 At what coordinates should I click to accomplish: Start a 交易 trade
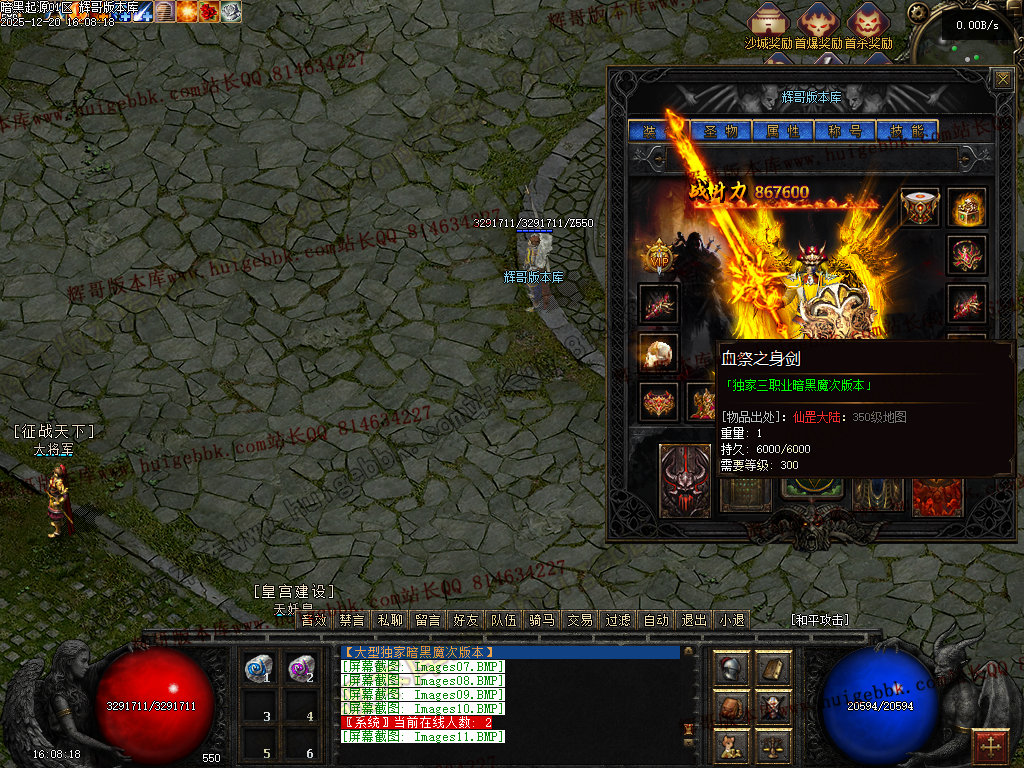coord(580,620)
